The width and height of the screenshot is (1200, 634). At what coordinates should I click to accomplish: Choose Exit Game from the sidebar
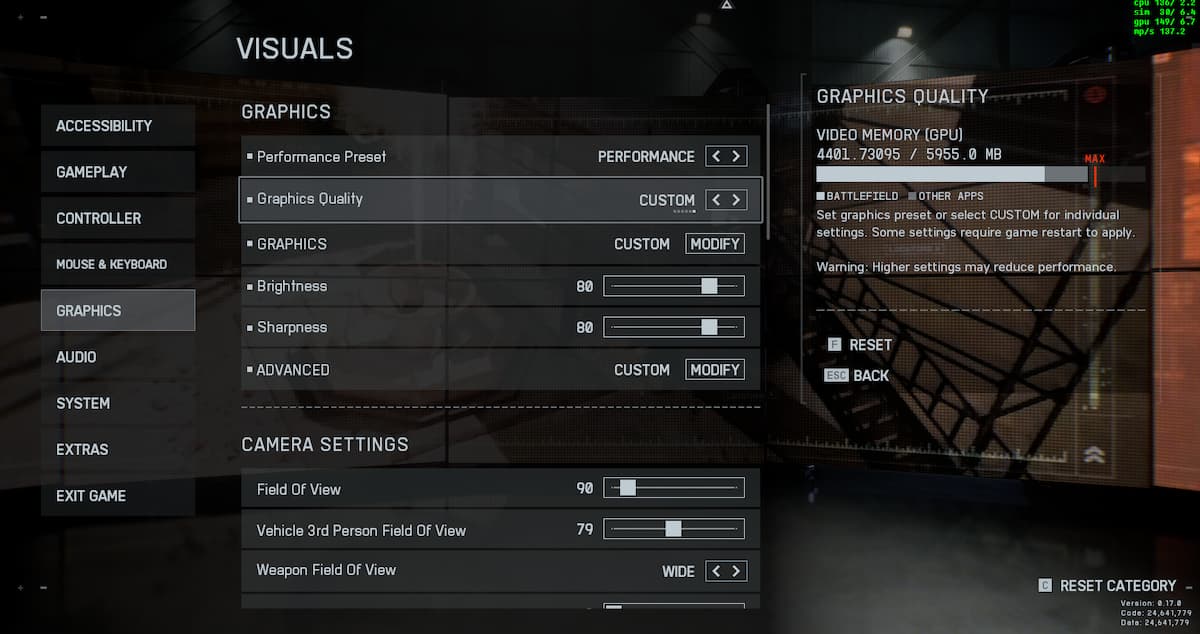(x=117, y=496)
